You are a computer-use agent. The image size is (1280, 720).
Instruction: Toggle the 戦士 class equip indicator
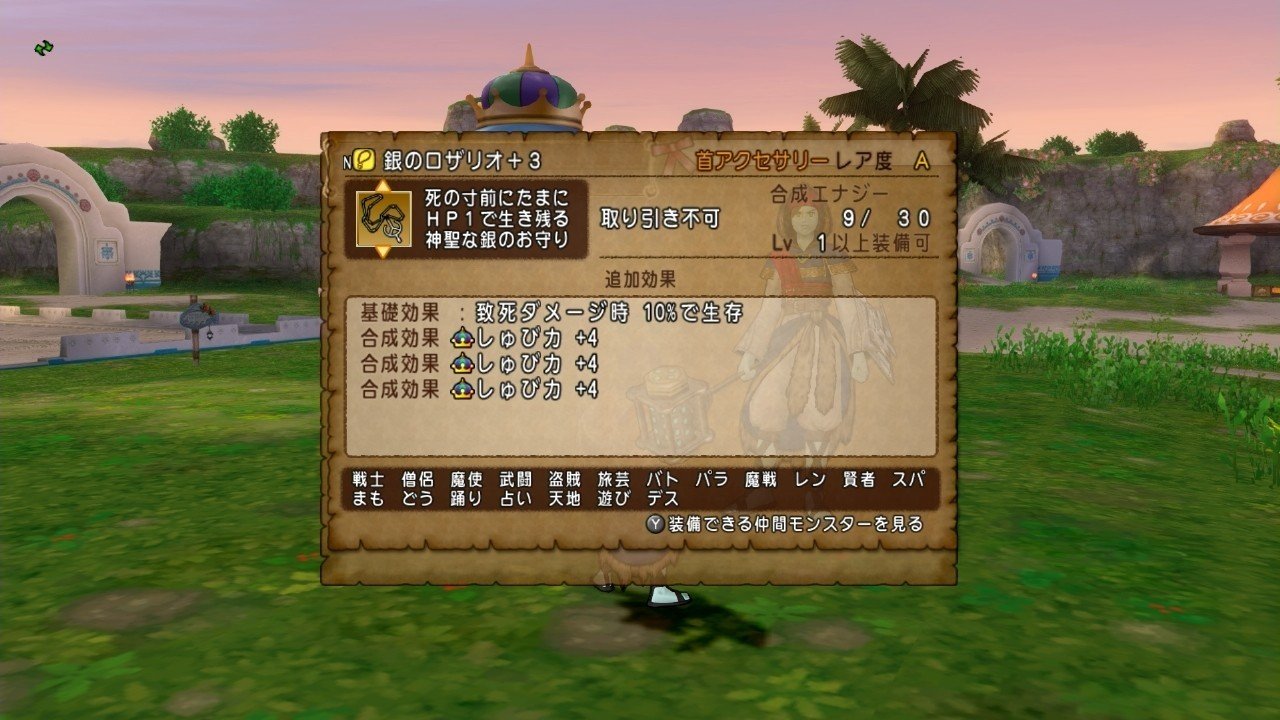point(365,481)
